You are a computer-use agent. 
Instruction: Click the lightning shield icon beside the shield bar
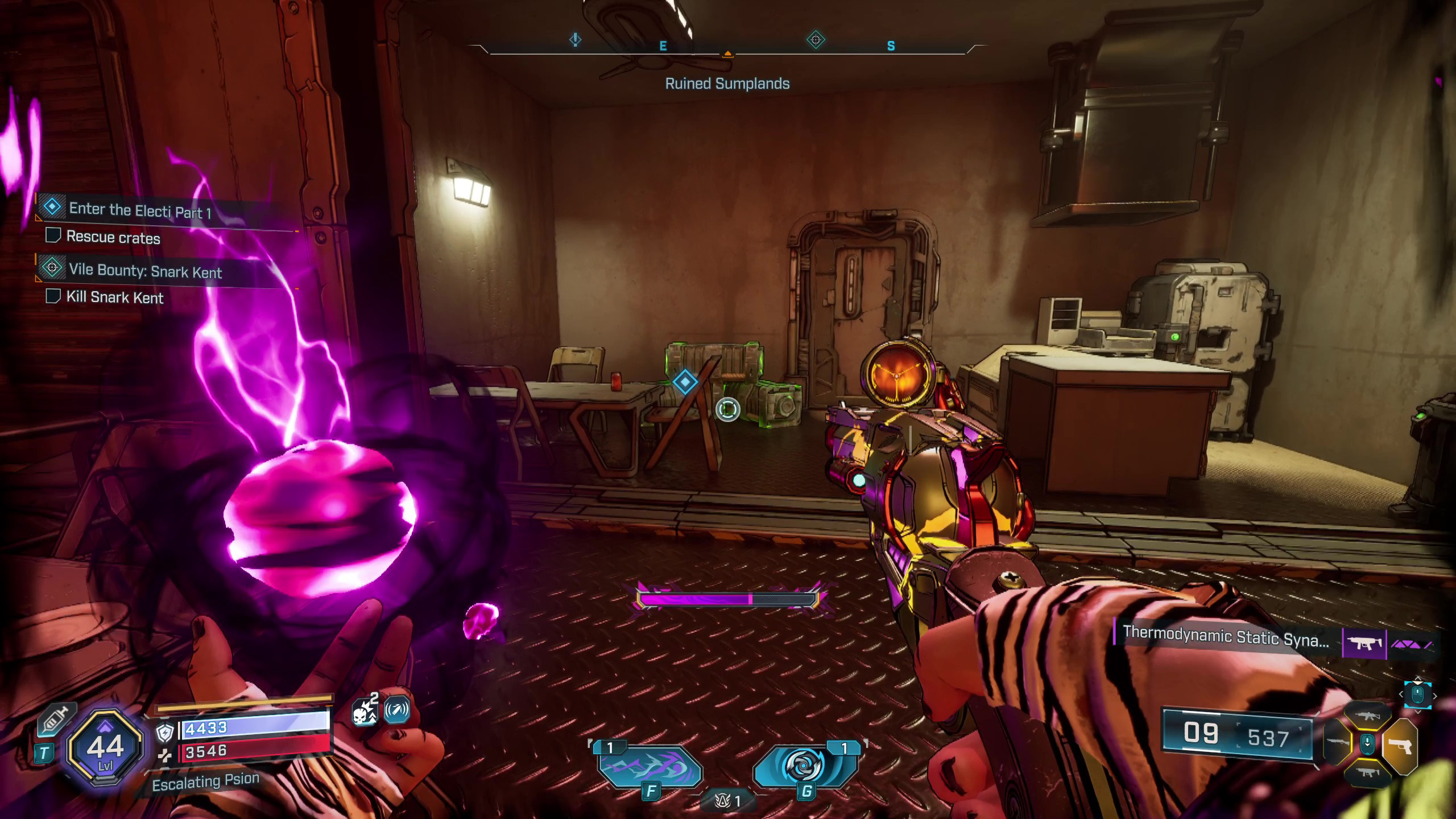165,733
